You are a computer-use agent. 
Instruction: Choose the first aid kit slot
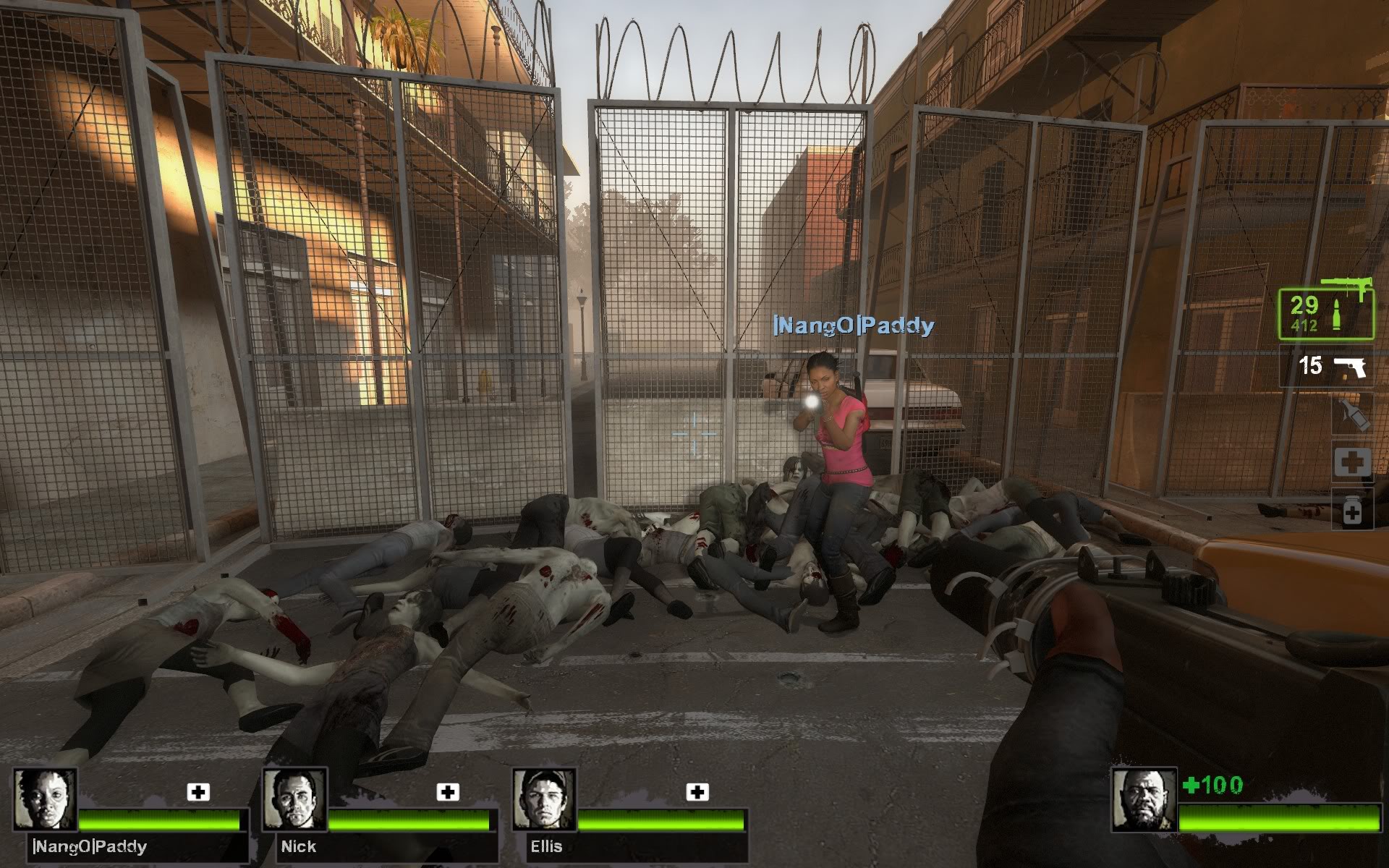coord(1351,462)
